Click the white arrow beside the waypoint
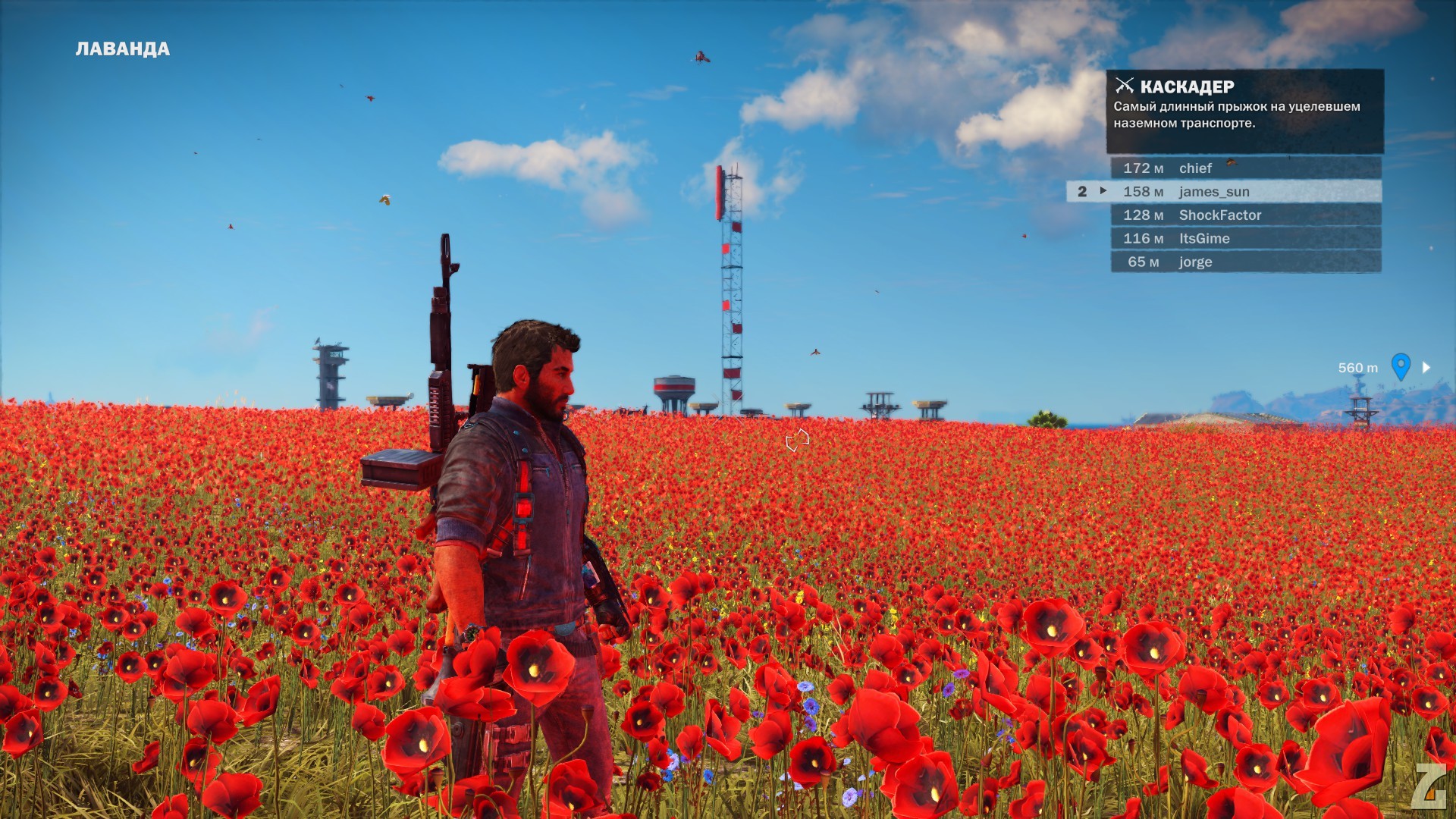 [1426, 368]
